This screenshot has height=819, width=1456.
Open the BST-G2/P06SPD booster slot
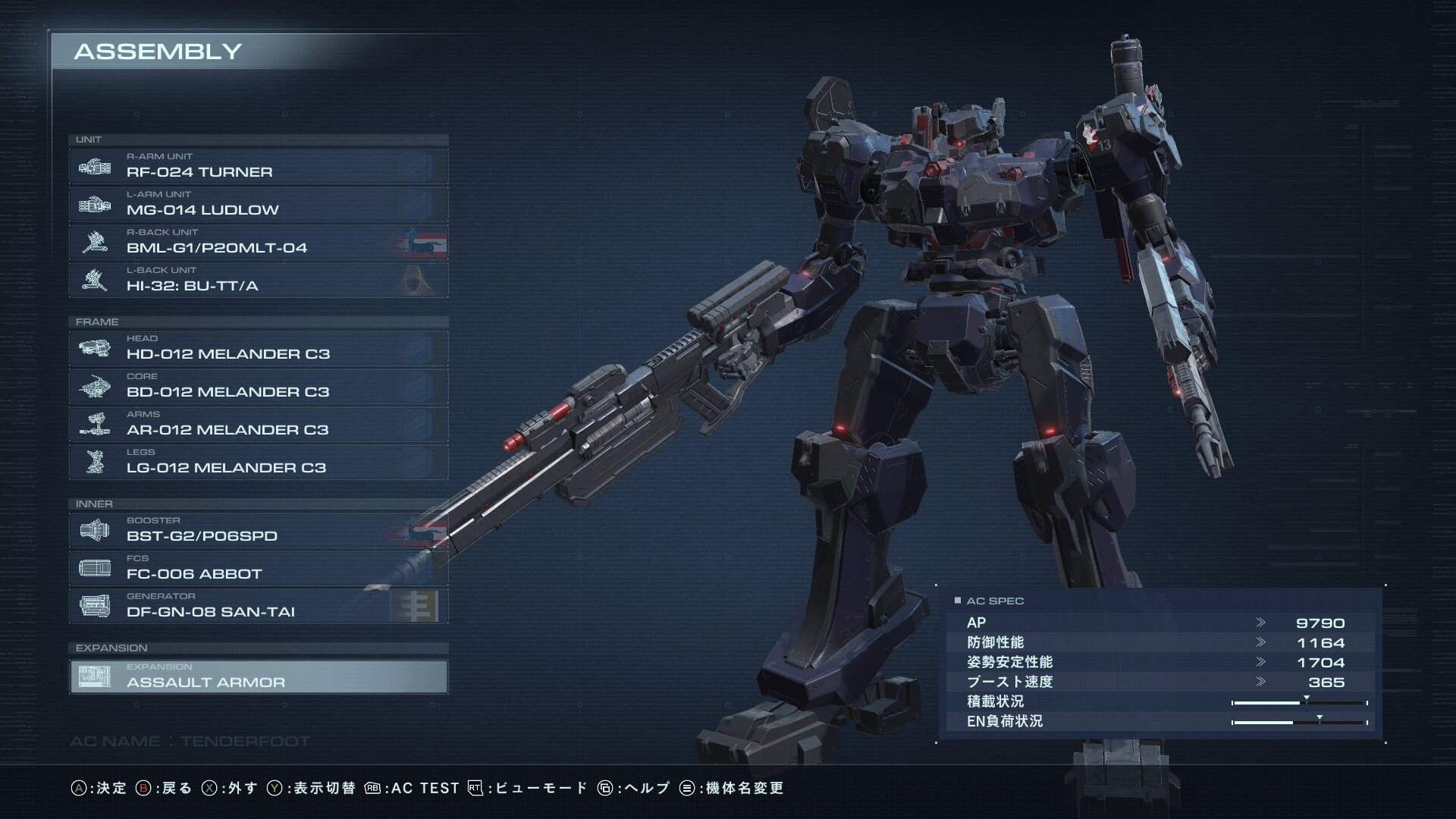(258, 531)
